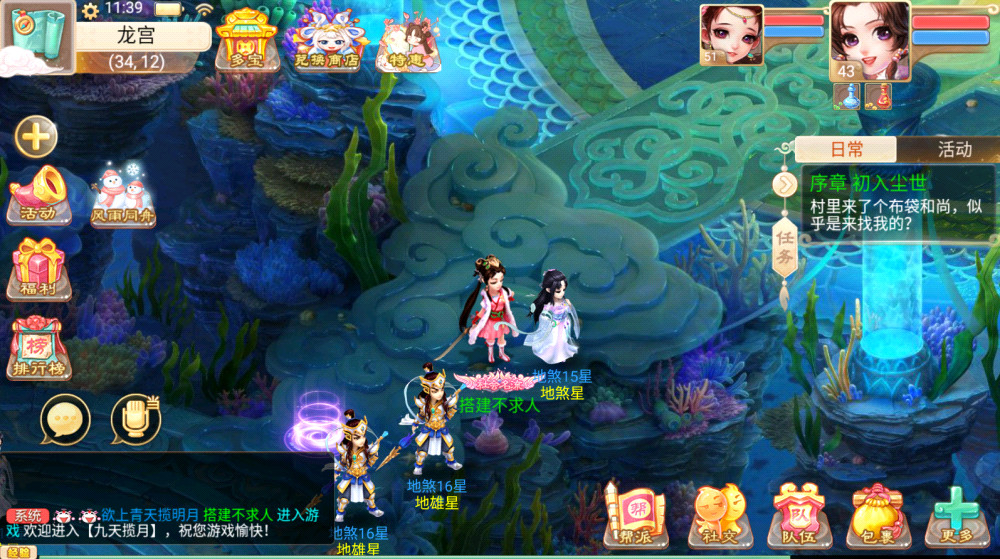Screen dimensions: 1000x559
Task: Expand the 更多 more menu
Action: [x=957, y=514]
